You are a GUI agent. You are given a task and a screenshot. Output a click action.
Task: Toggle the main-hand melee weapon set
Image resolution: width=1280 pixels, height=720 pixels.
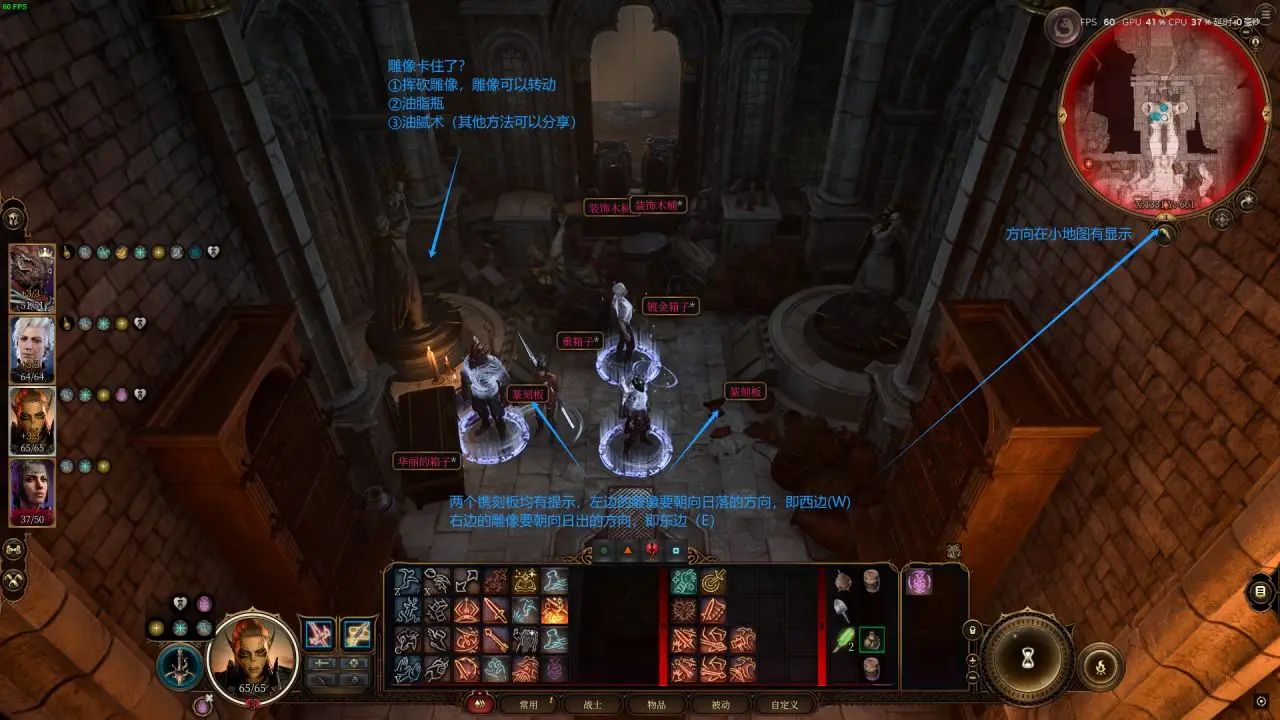[x=319, y=633]
